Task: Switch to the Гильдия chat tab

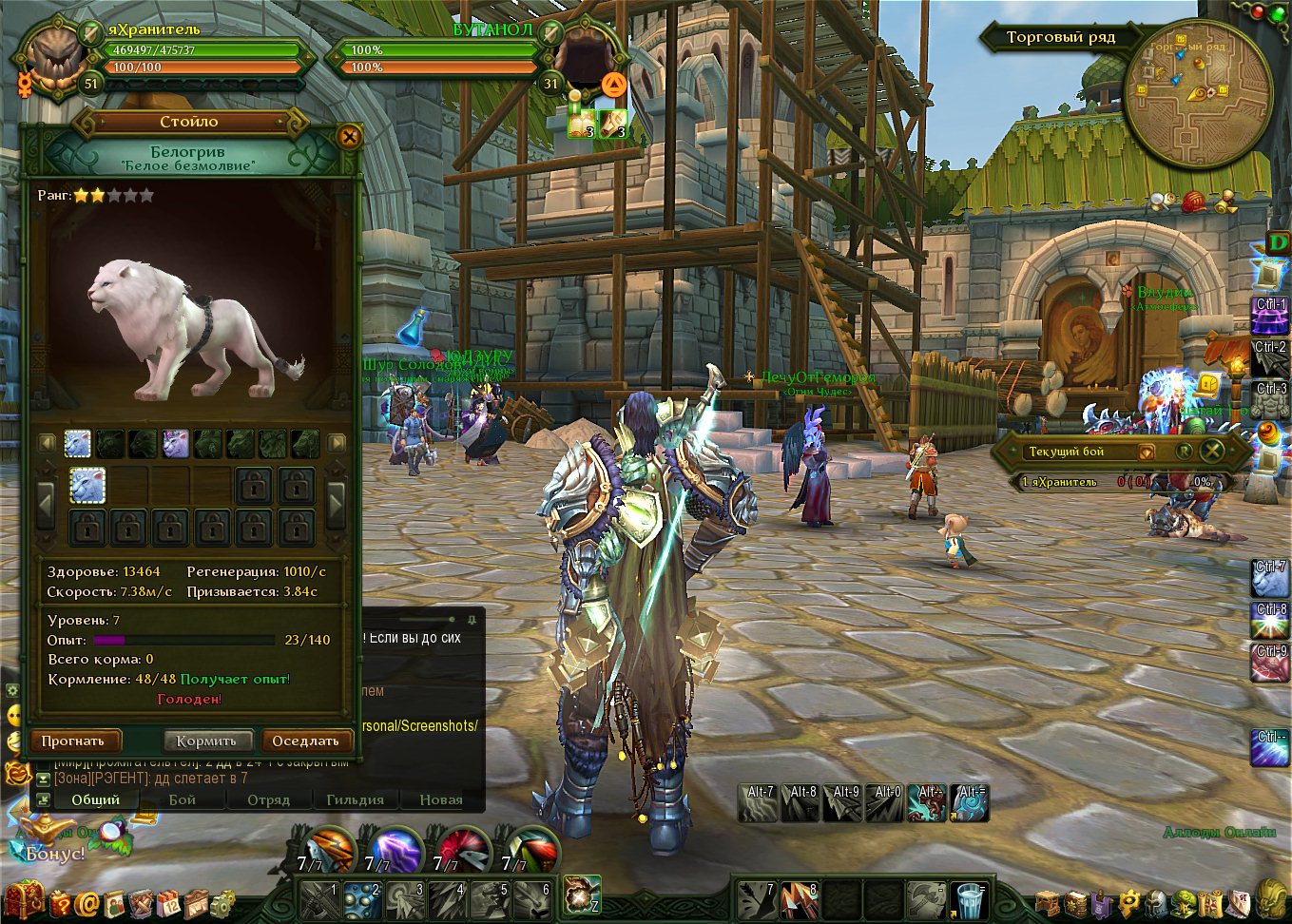Action: click(355, 799)
